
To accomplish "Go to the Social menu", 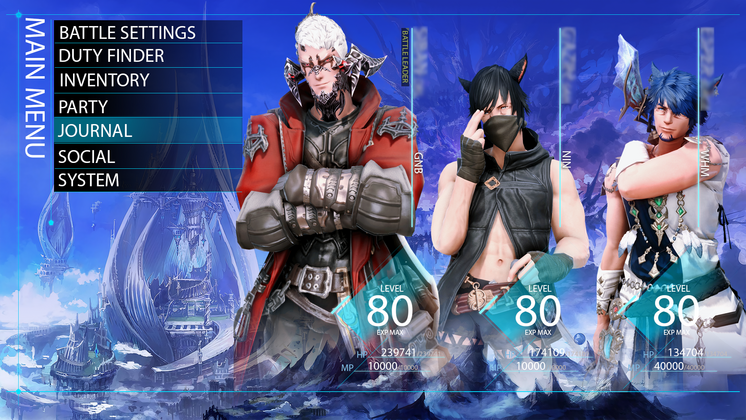I will pos(147,156).
